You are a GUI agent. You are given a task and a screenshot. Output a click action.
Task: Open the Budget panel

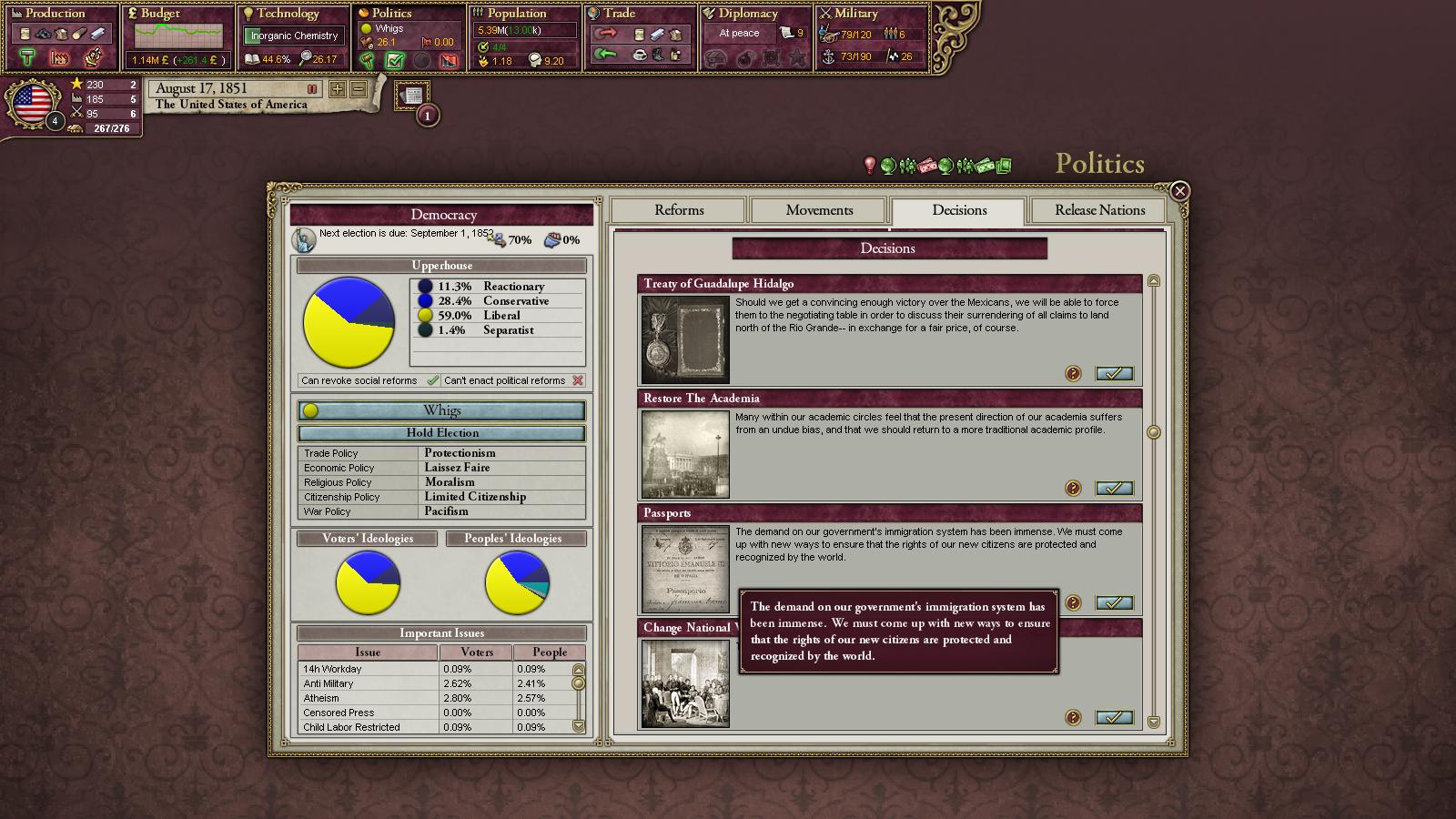pyautogui.click(x=160, y=14)
